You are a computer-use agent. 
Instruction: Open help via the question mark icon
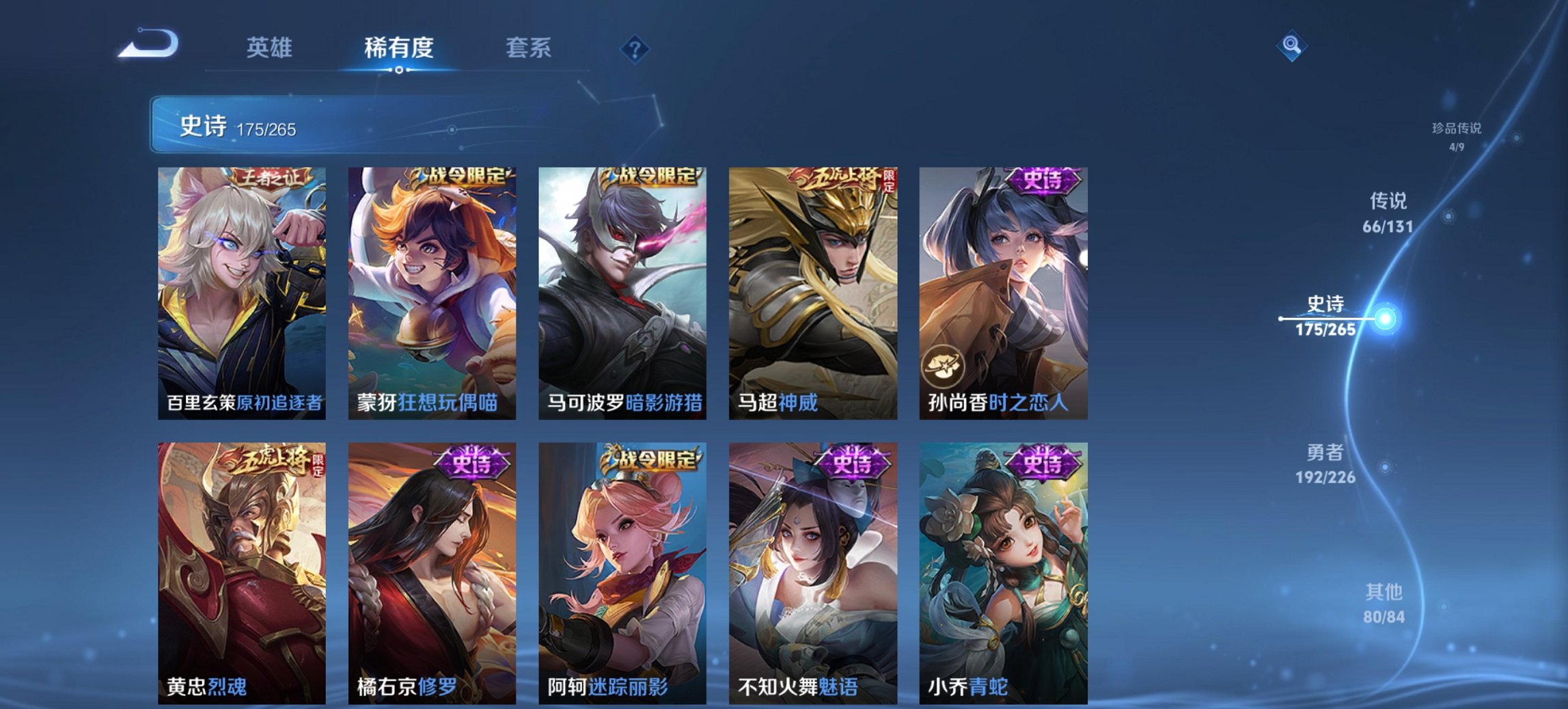pyautogui.click(x=634, y=48)
